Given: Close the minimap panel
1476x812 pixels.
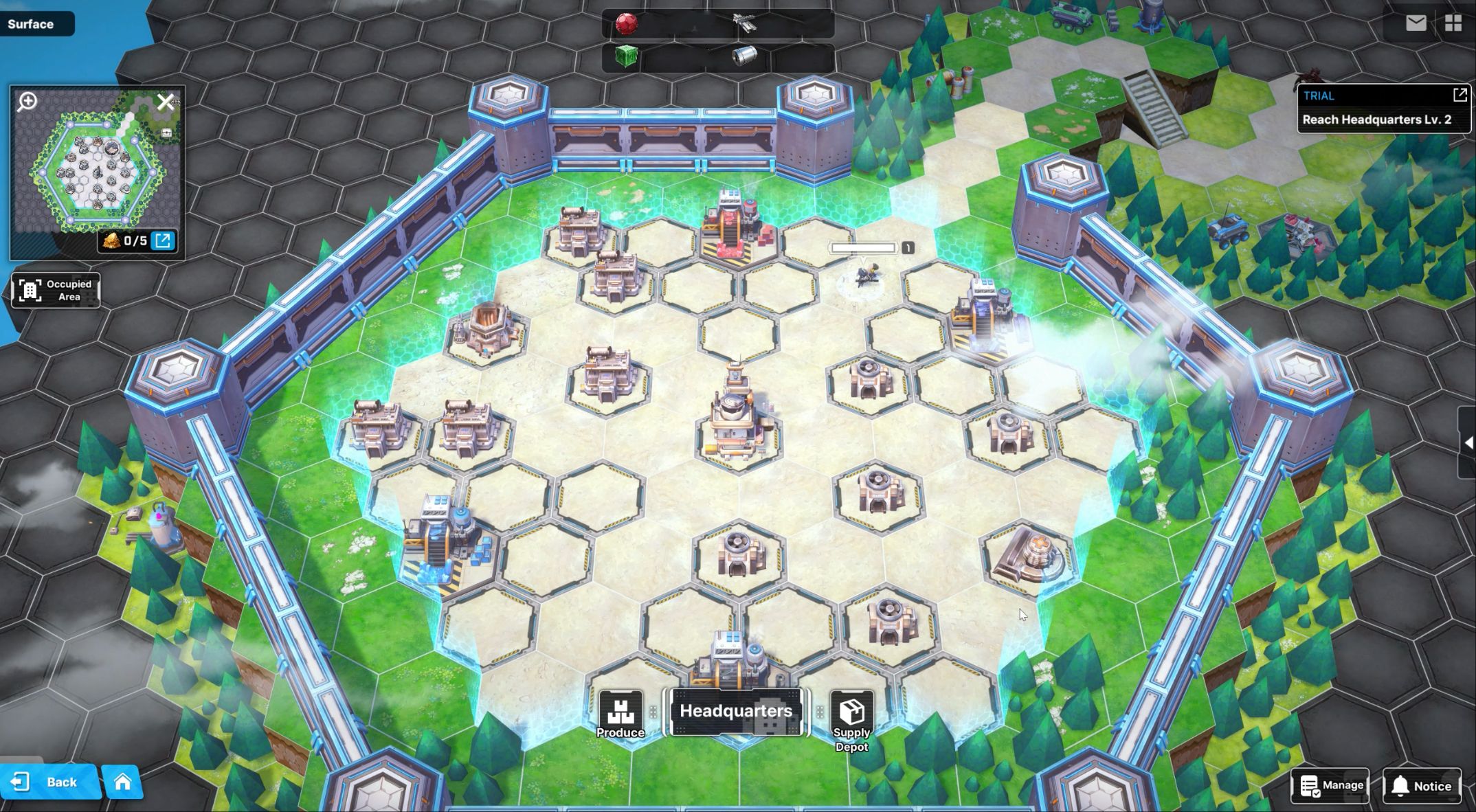Looking at the screenshot, I should (165, 102).
